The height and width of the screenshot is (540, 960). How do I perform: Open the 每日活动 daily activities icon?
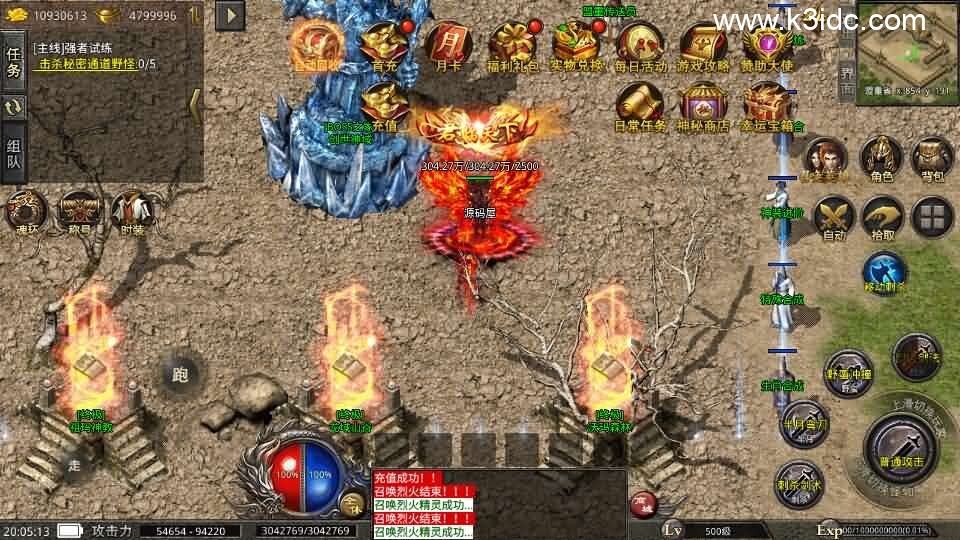point(640,43)
